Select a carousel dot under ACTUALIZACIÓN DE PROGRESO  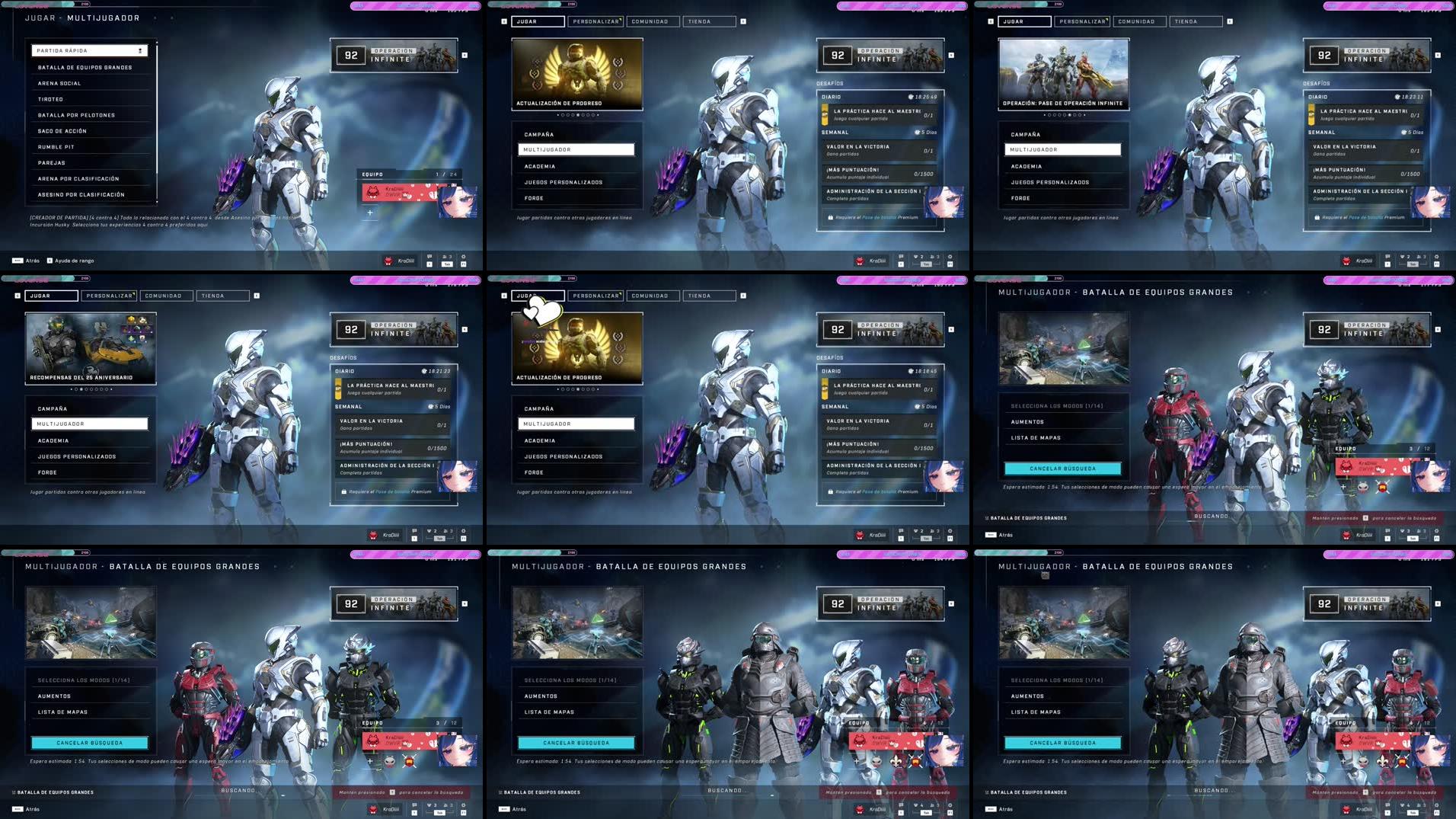(578, 115)
